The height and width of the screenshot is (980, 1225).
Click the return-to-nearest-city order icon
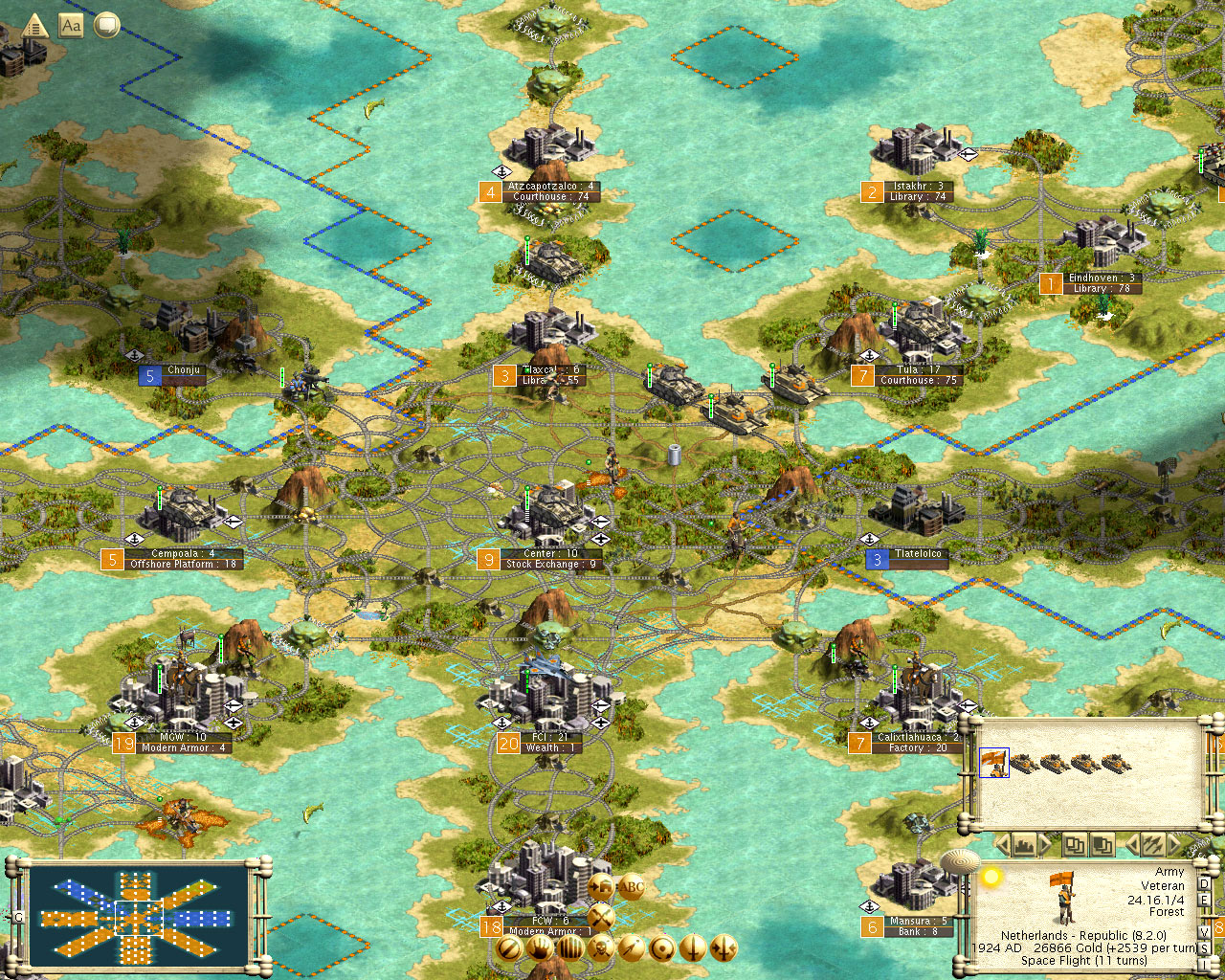tap(660, 947)
